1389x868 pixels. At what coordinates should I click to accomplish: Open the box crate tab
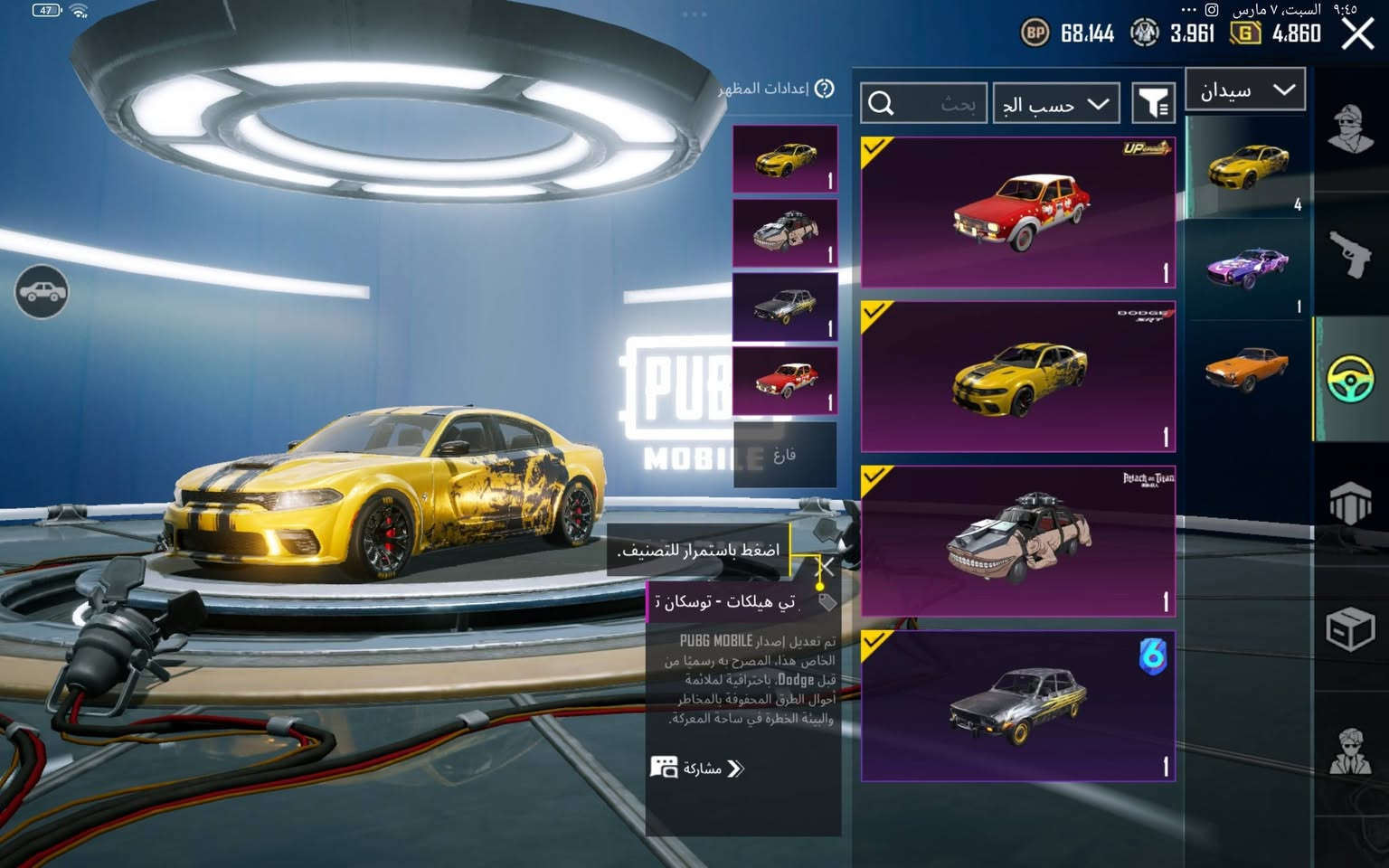1350,627
